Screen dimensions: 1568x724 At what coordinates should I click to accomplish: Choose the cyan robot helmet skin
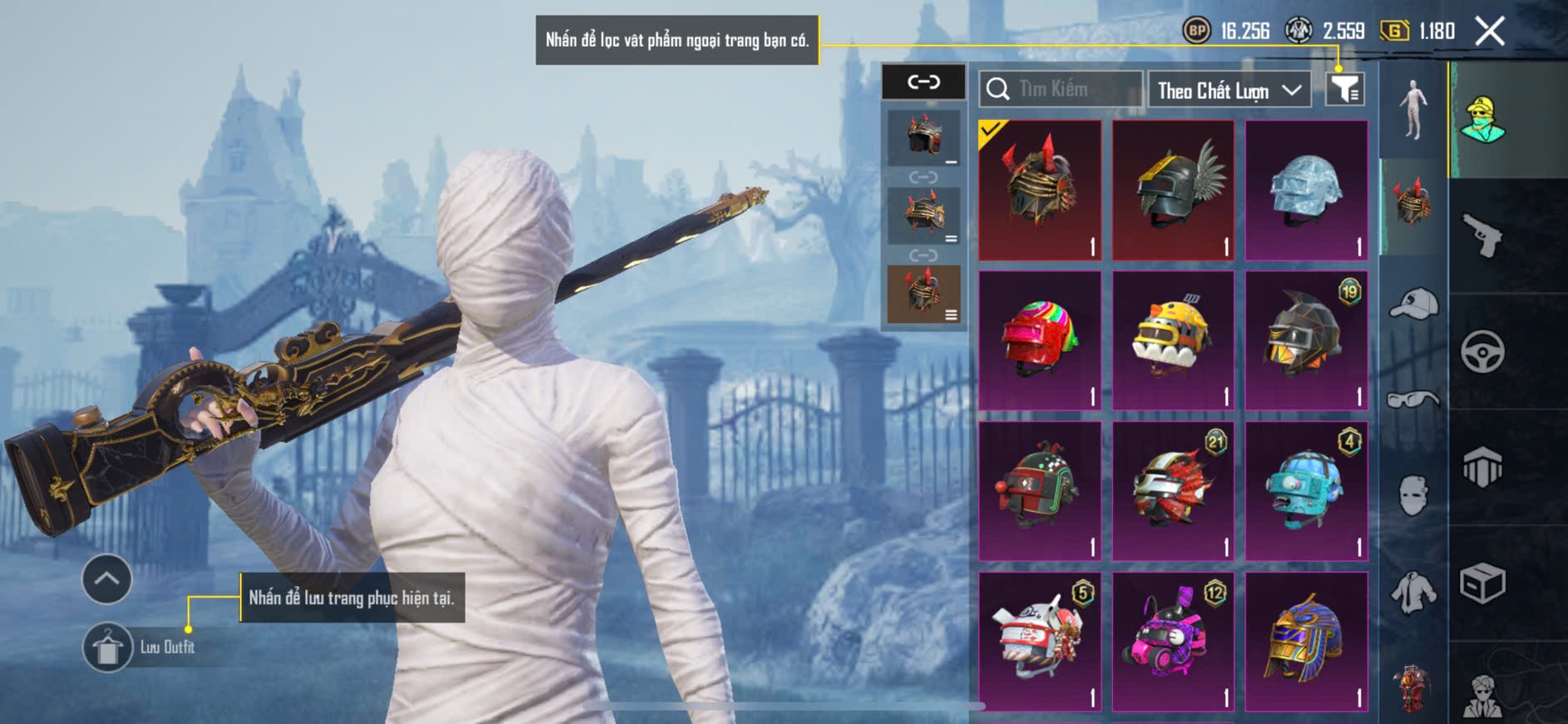[1306, 491]
